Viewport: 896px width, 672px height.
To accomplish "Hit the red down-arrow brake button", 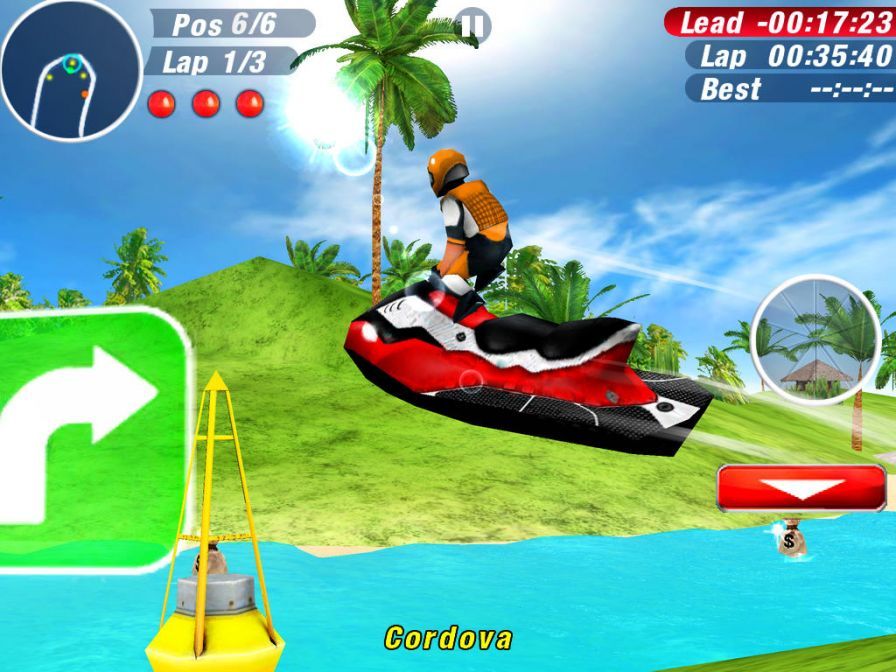I will point(801,489).
